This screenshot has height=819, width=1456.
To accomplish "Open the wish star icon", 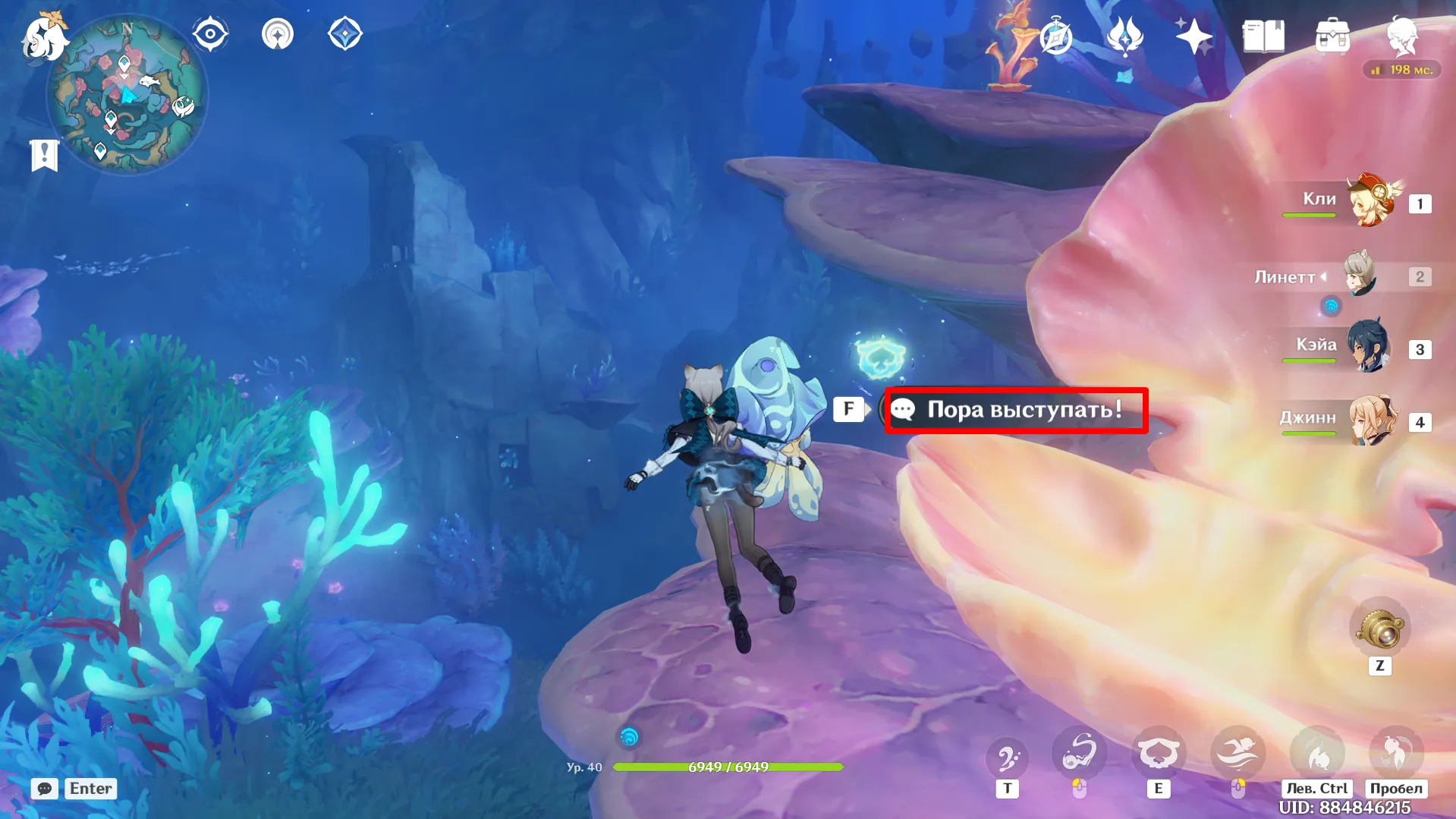I will [1193, 36].
